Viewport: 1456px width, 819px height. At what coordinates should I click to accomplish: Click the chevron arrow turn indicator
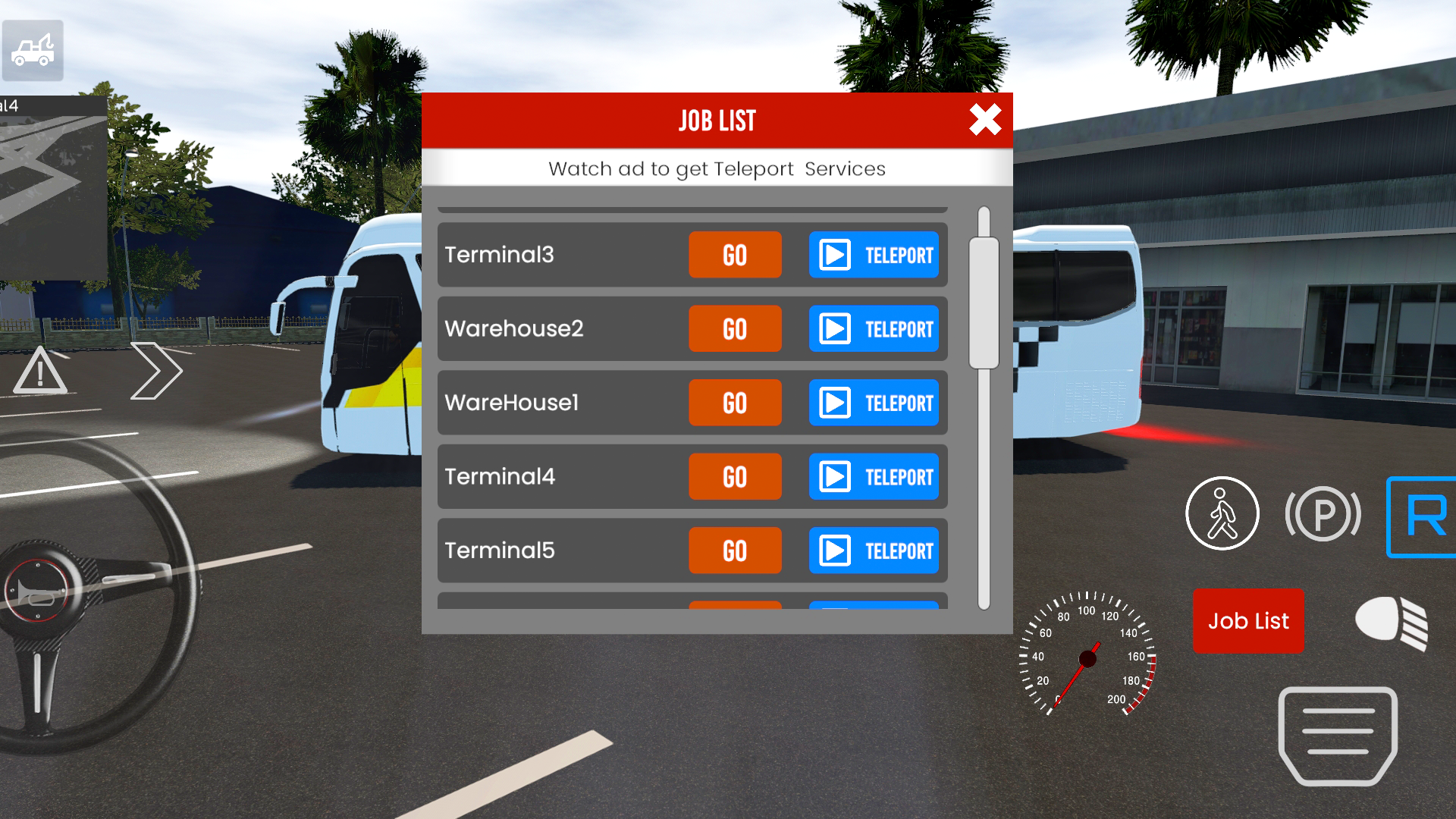click(157, 369)
